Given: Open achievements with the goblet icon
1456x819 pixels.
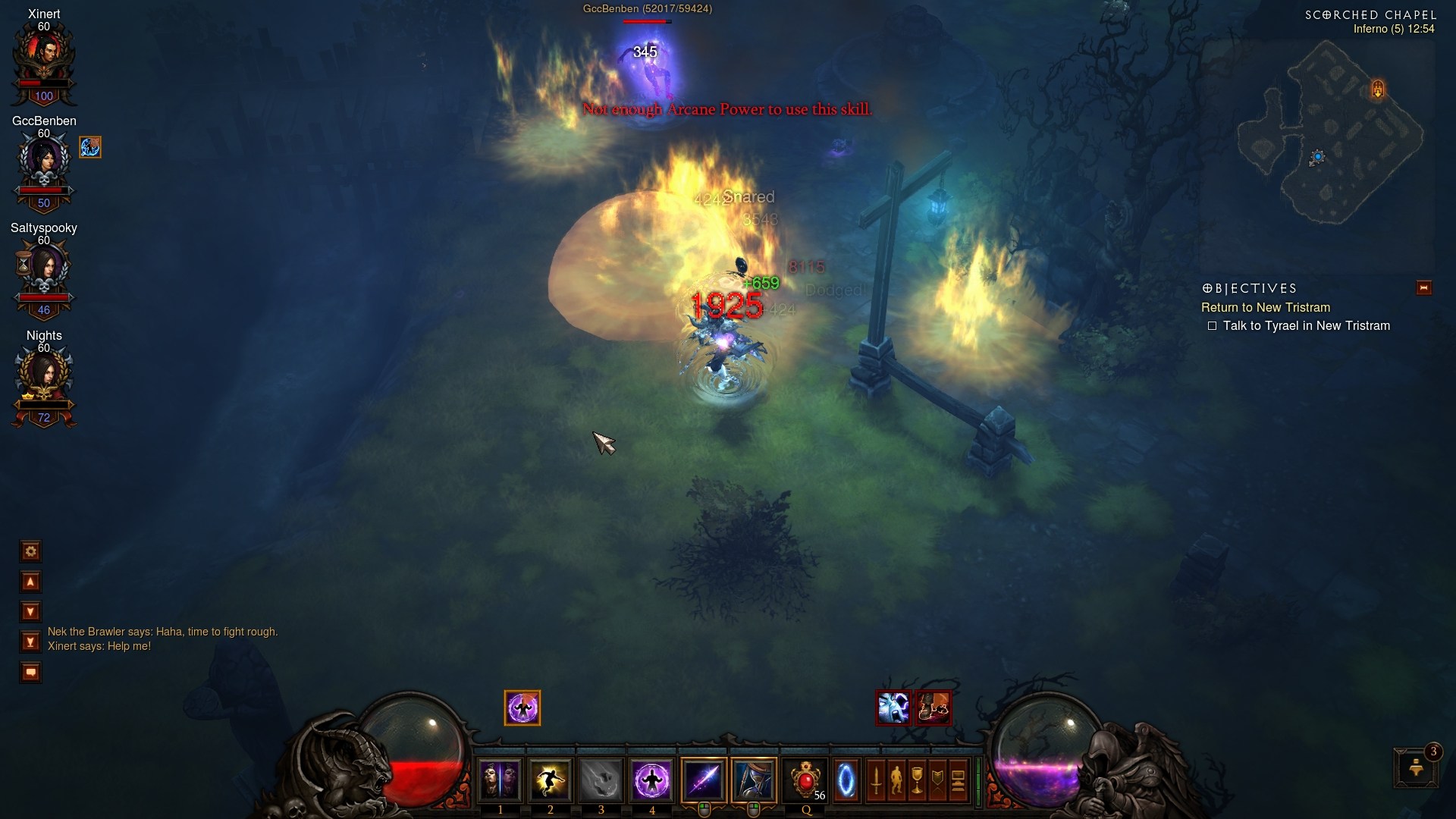Looking at the screenshot, I should 917,781.
